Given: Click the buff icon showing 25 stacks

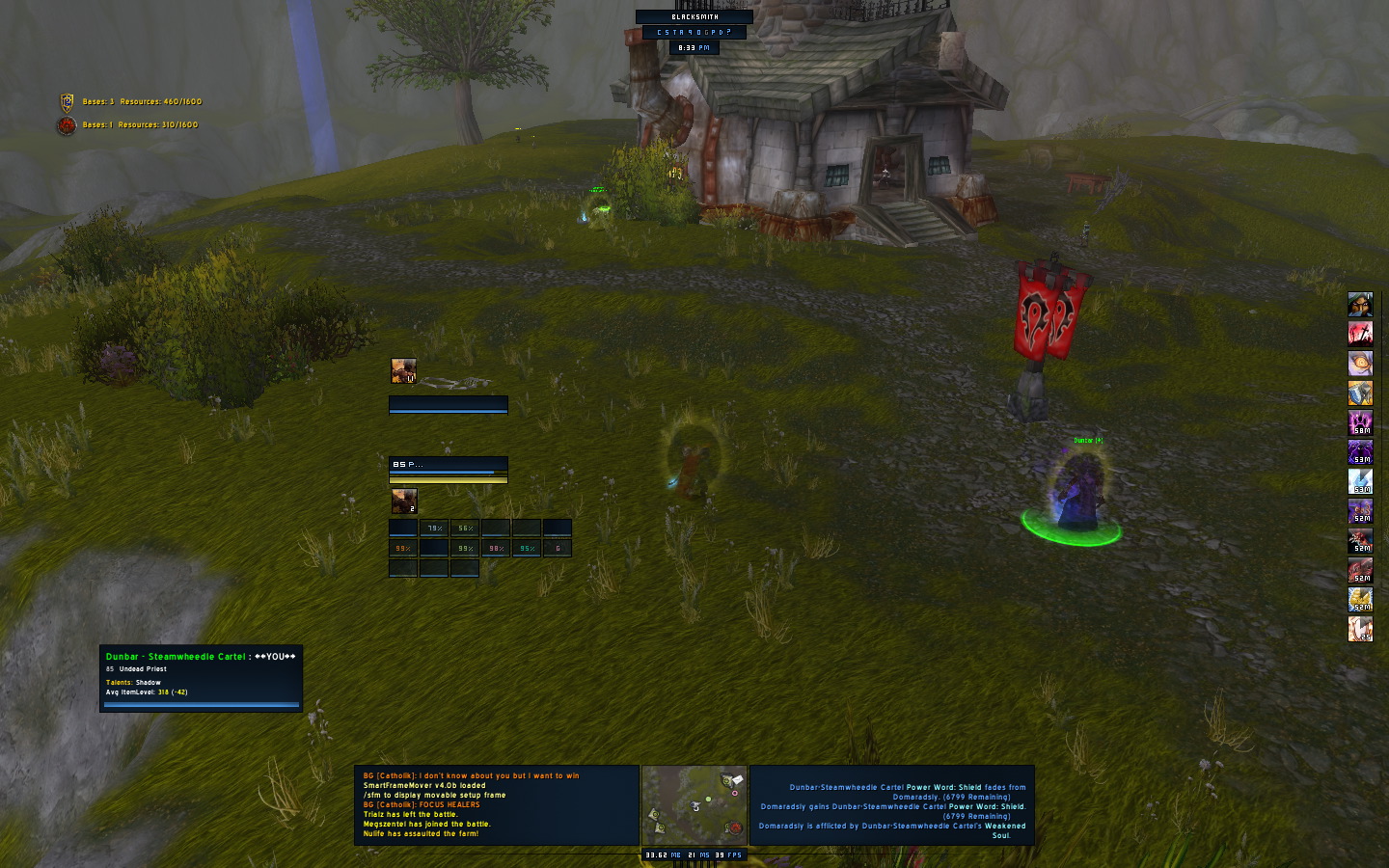Looking at the screenshot, I should tap(1360, 629).
